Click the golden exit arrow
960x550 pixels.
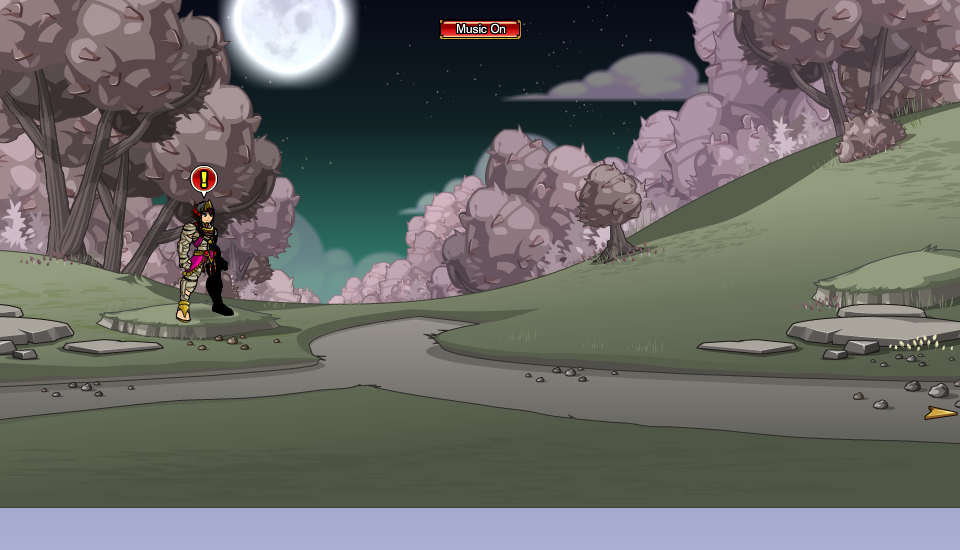(x=940, y=412)
